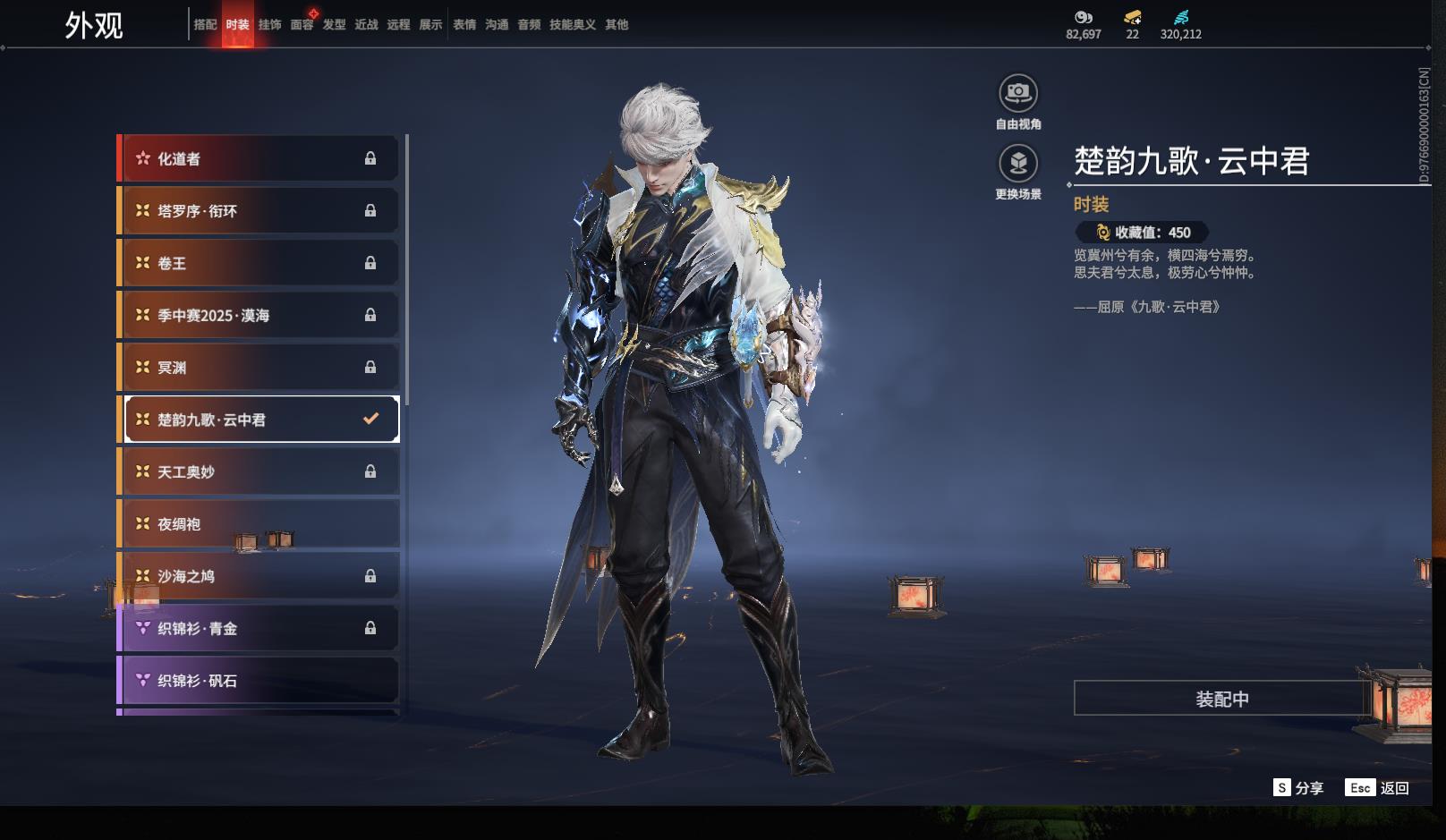Select the 化道者 outfit
This screenshot has height=840, width=1446.
[x=259, y=158]
